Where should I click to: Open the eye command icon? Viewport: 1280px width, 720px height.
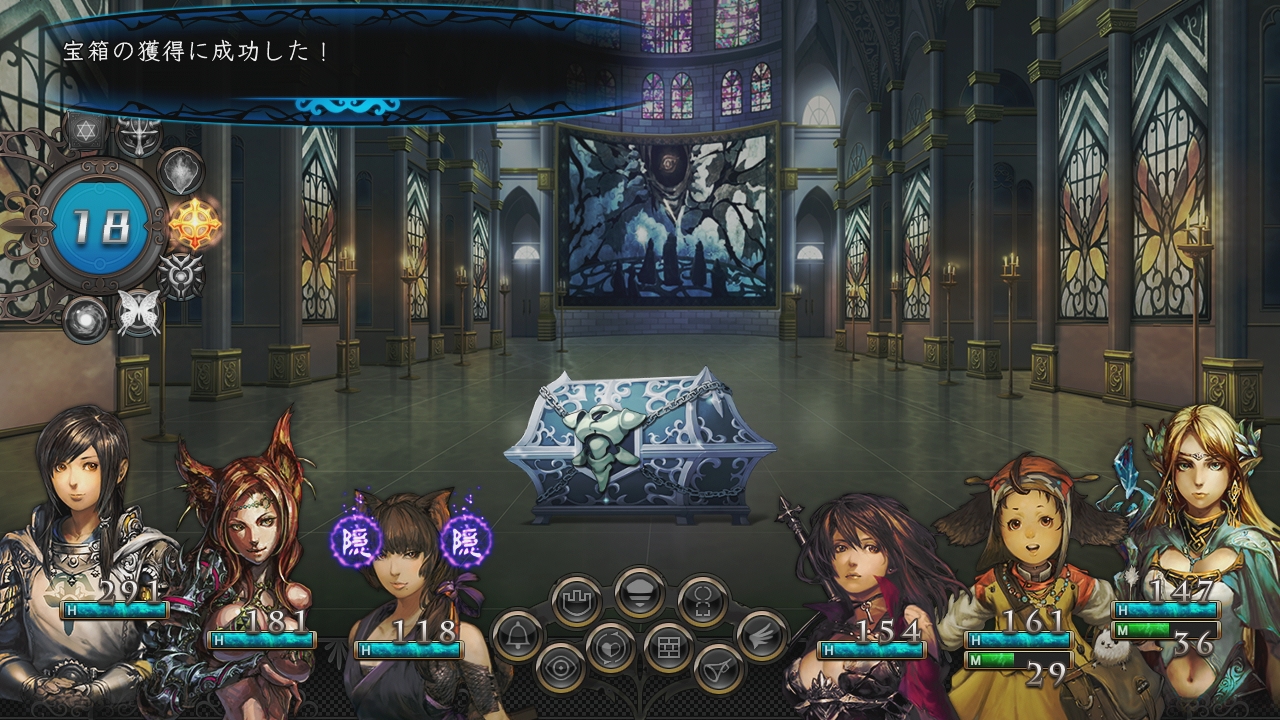point(561,667)
